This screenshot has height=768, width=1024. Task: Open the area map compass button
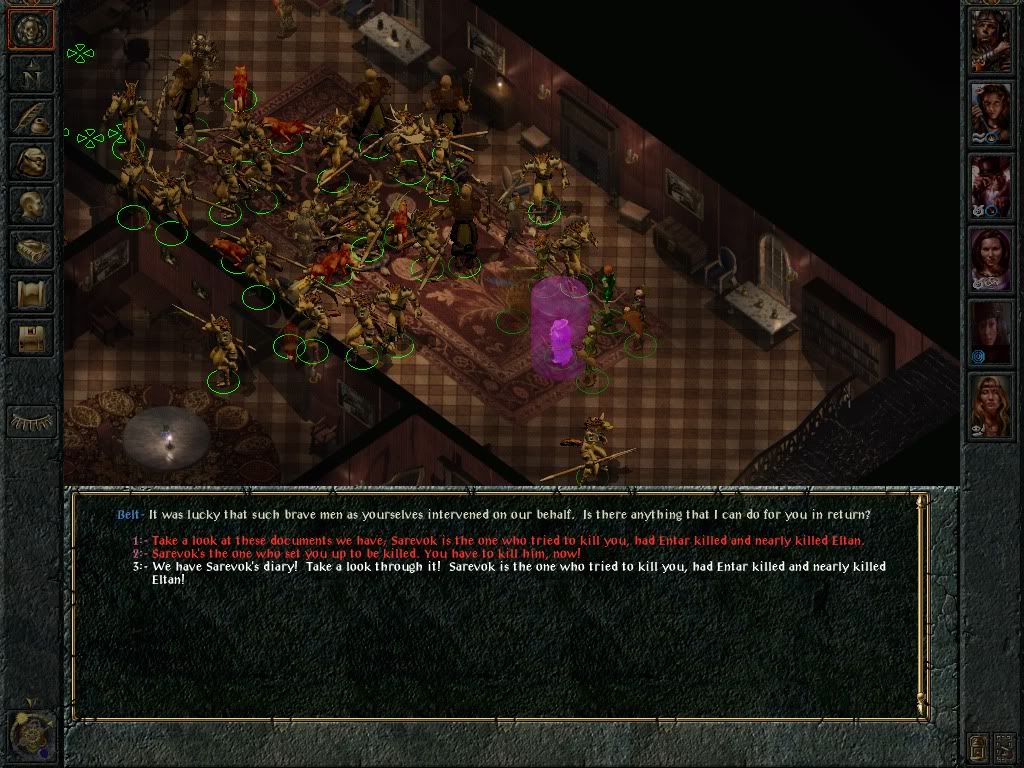[x=31, y=73]
